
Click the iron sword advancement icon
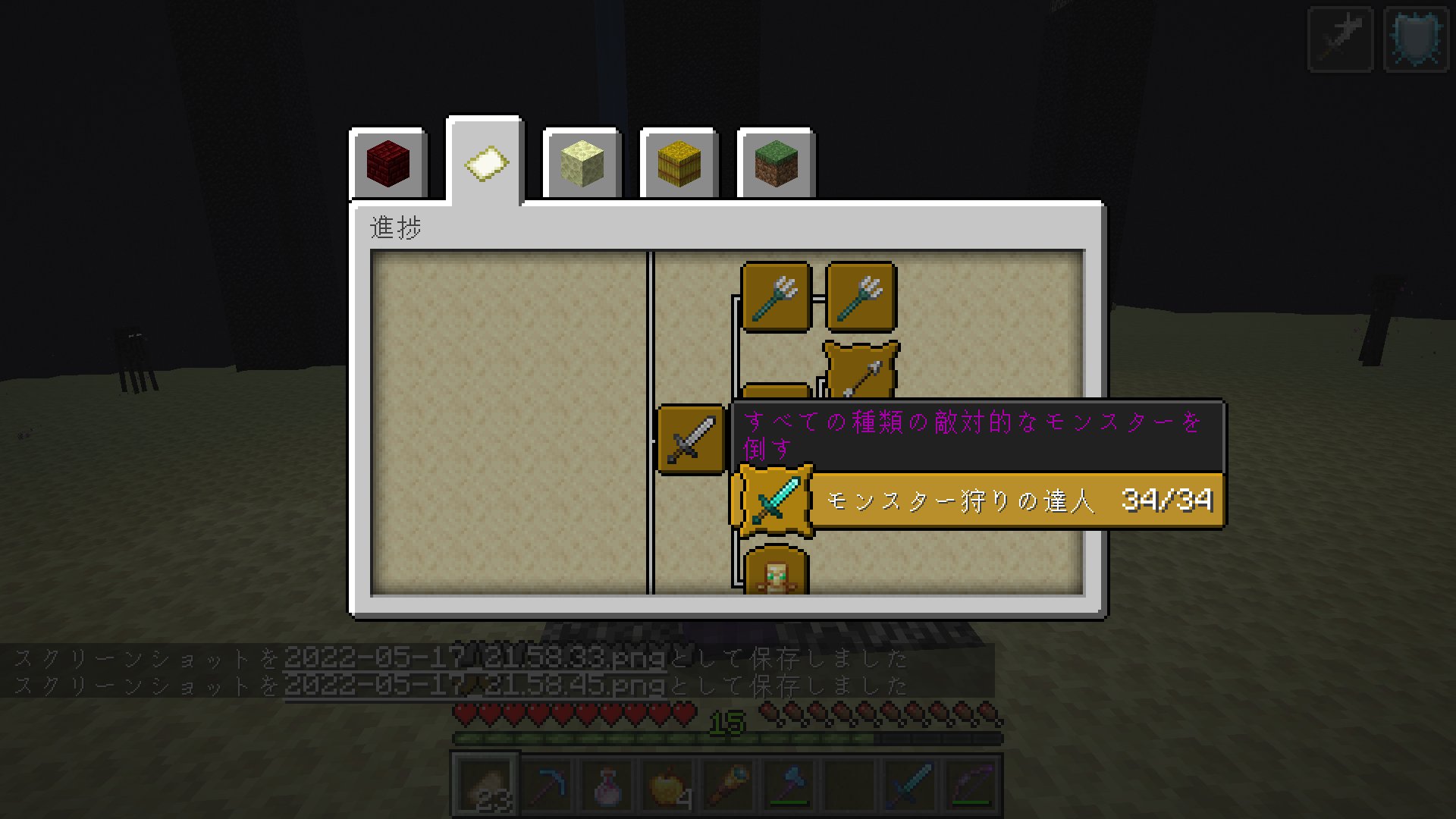690,438
